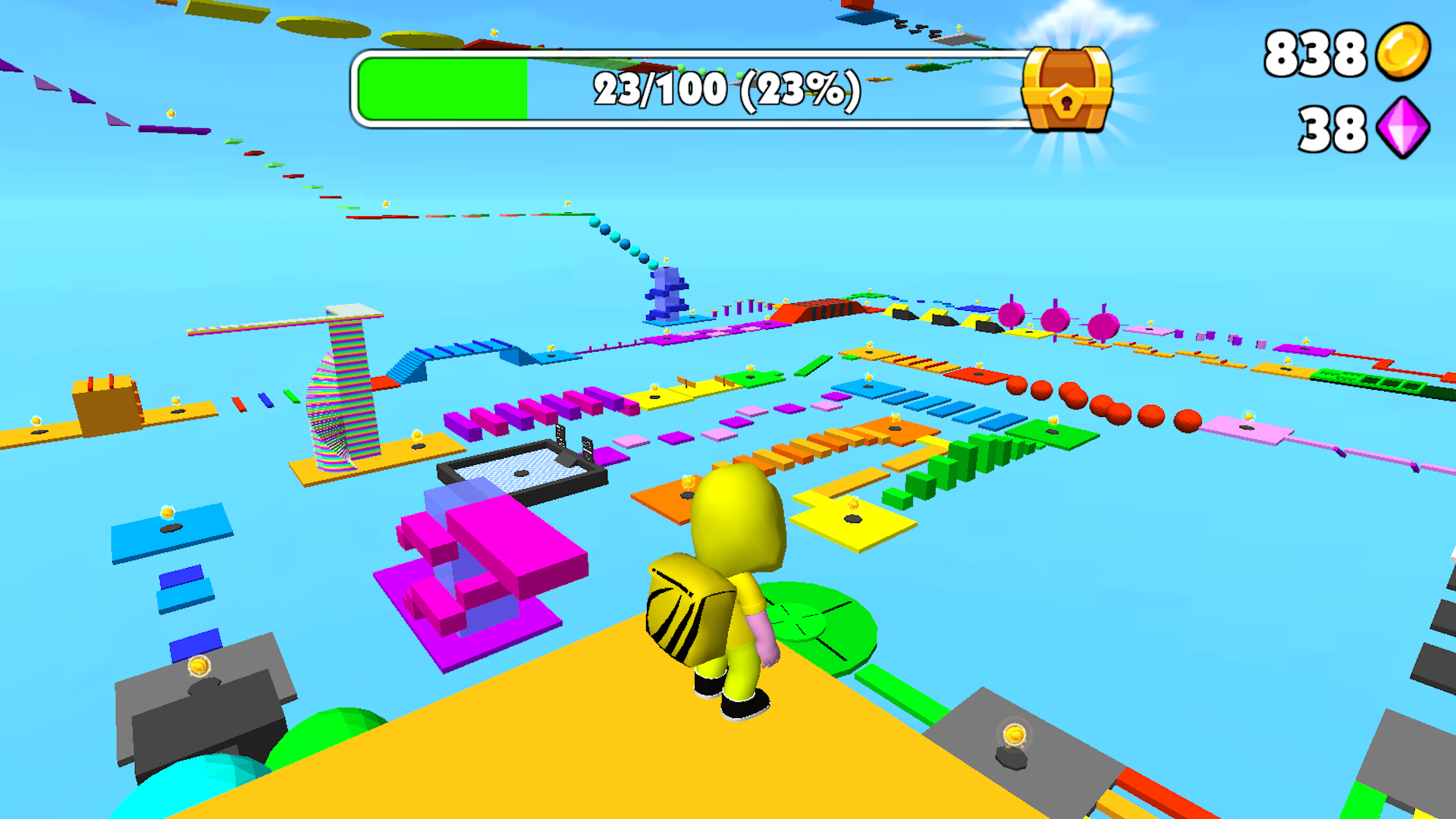Click the glowing coin pickup on the dark platform
Screen dimensions: 1456x819
pos(1014,734)
